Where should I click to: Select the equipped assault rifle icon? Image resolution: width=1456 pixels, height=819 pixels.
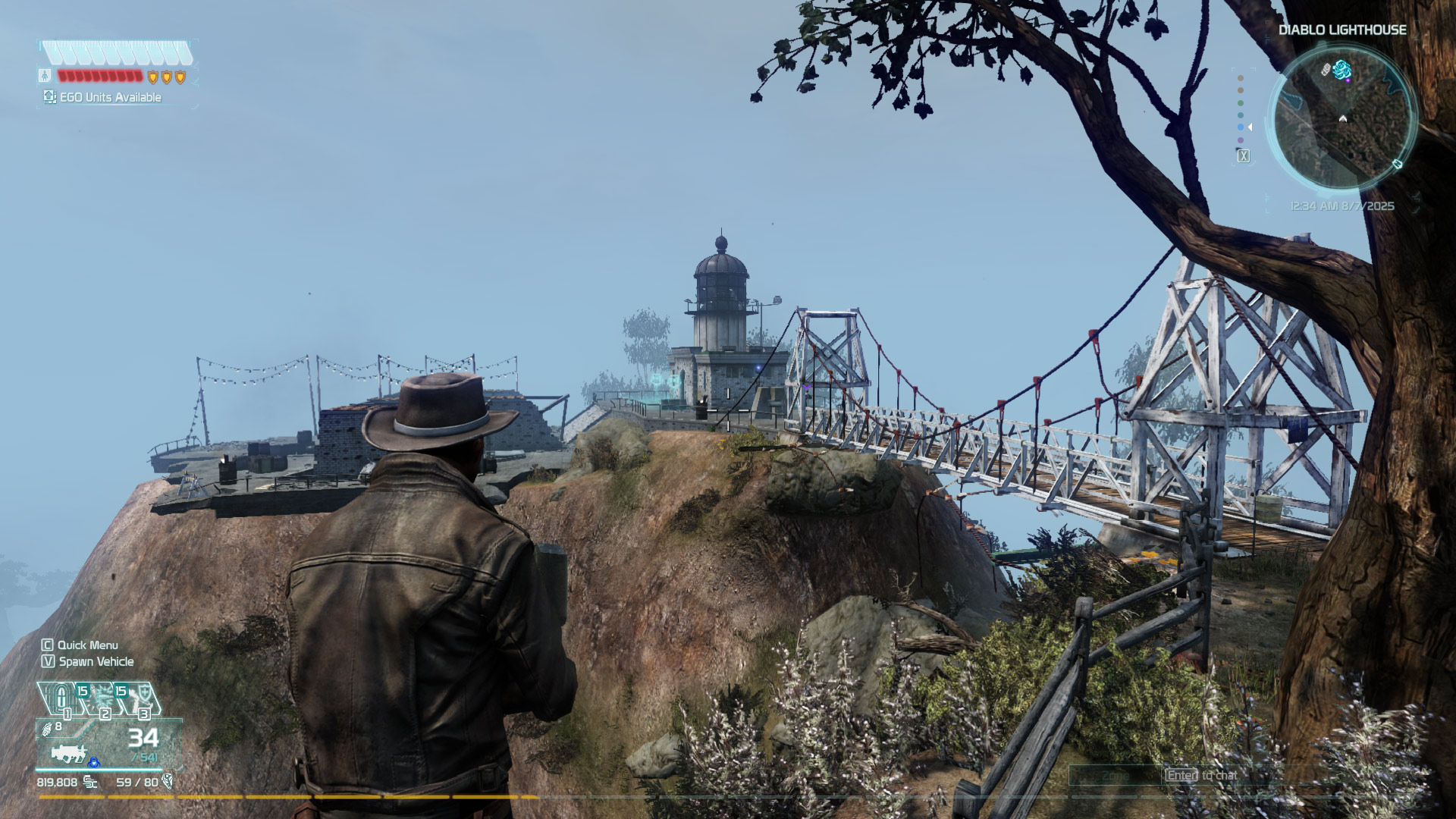coord(70,753)
